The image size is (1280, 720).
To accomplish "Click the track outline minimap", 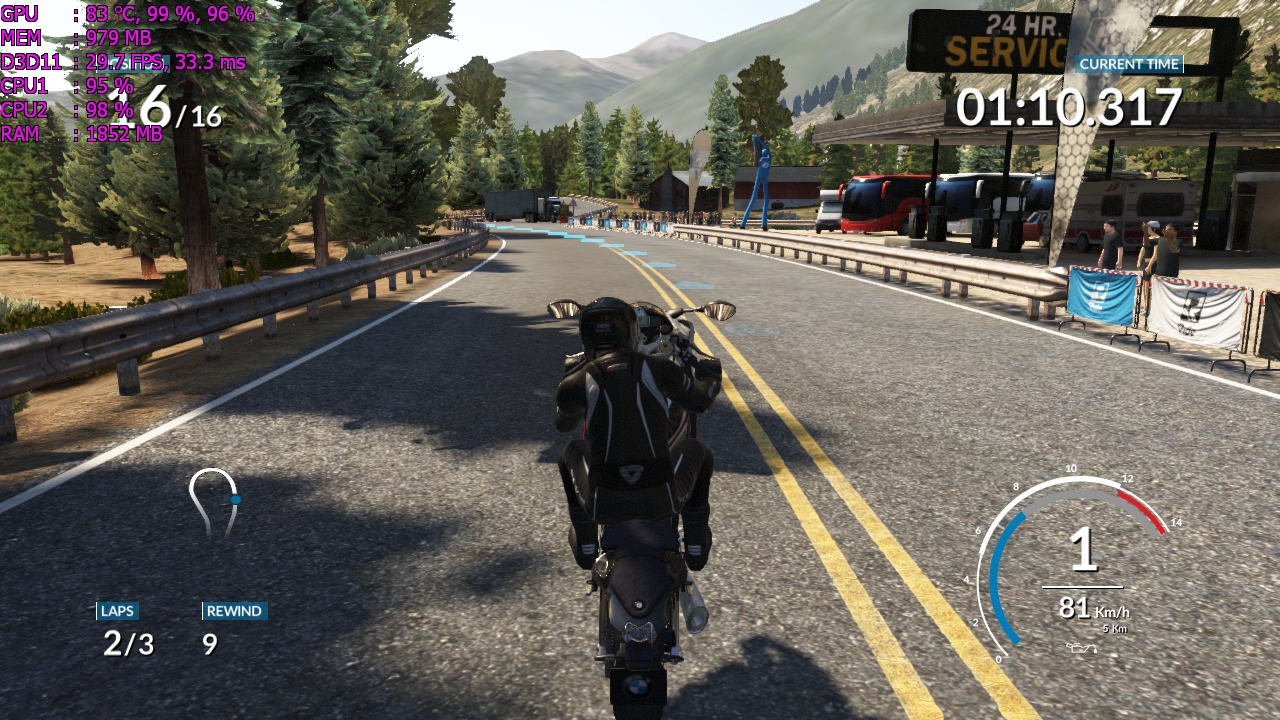I will click(215, 502).
